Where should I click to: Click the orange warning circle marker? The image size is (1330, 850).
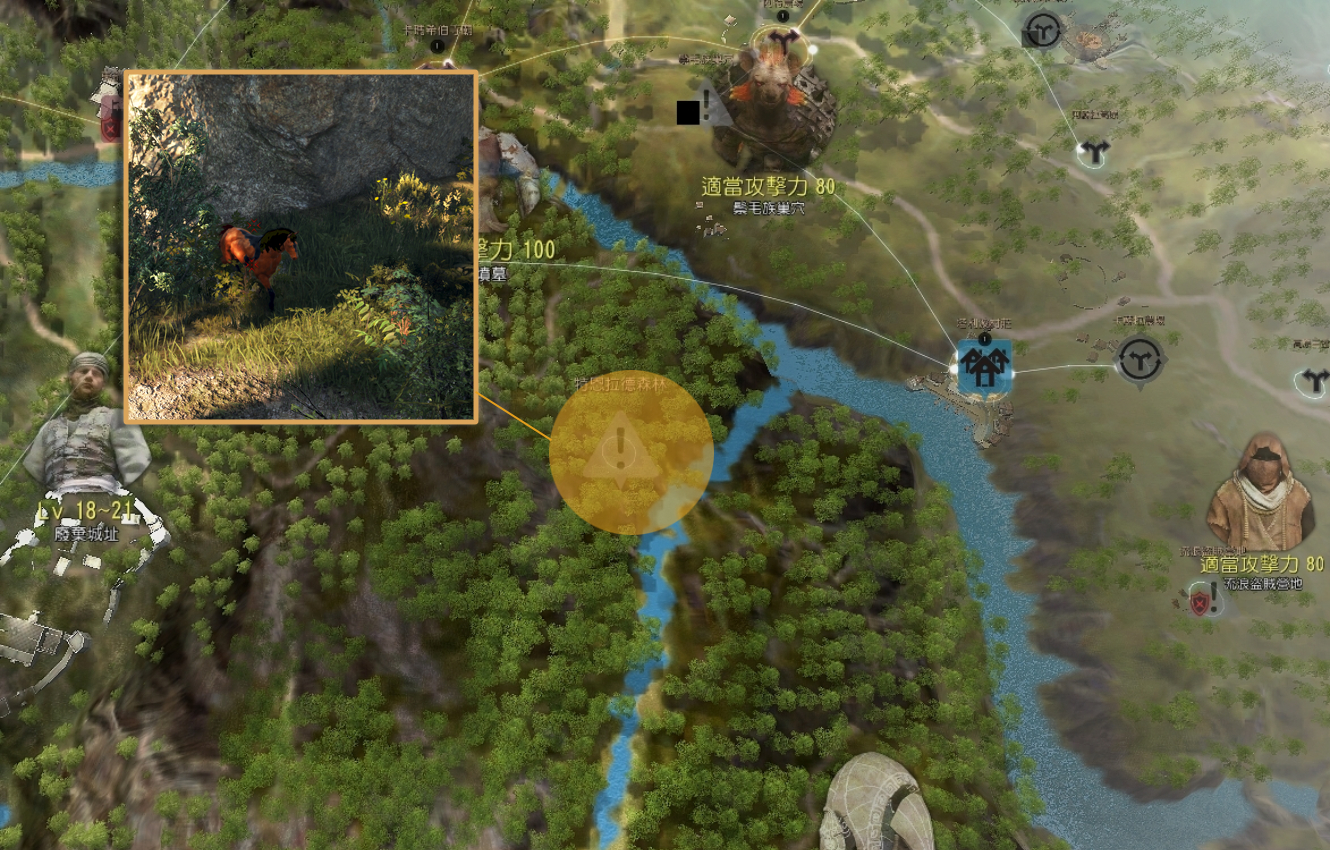click(x=630, y=453)
